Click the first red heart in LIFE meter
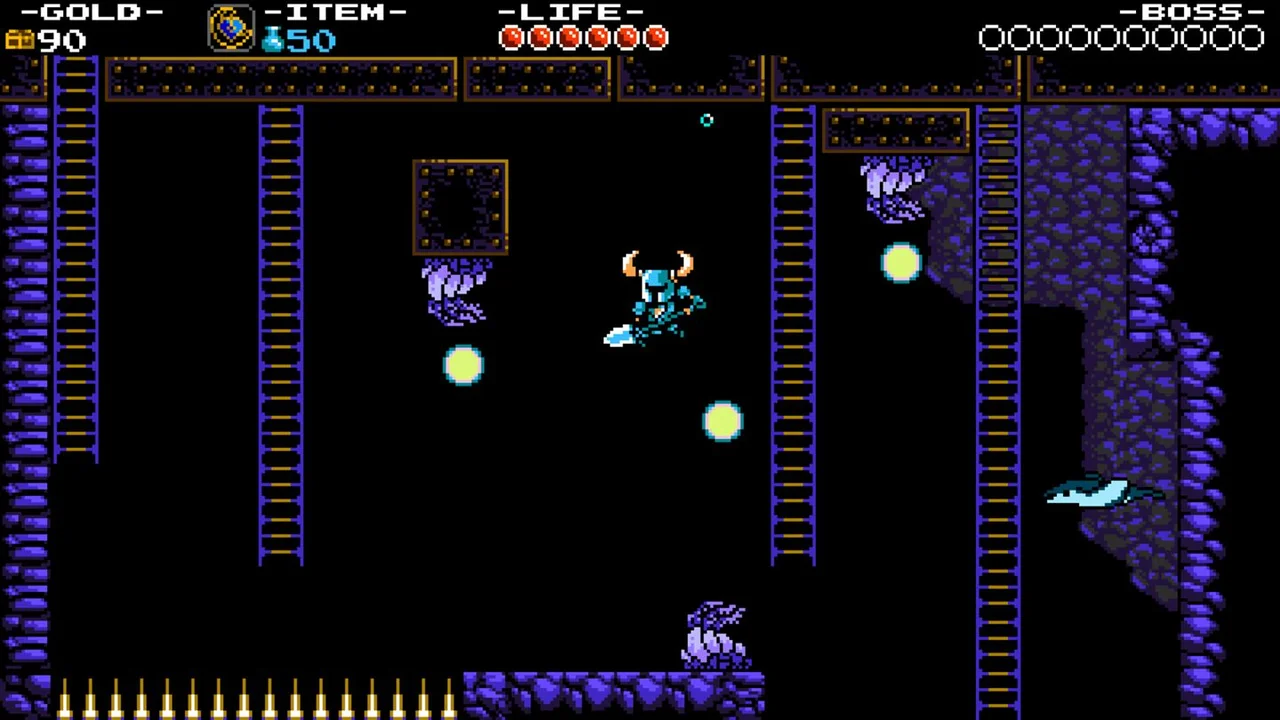The image size is (1280, 720). pos(512,38)
